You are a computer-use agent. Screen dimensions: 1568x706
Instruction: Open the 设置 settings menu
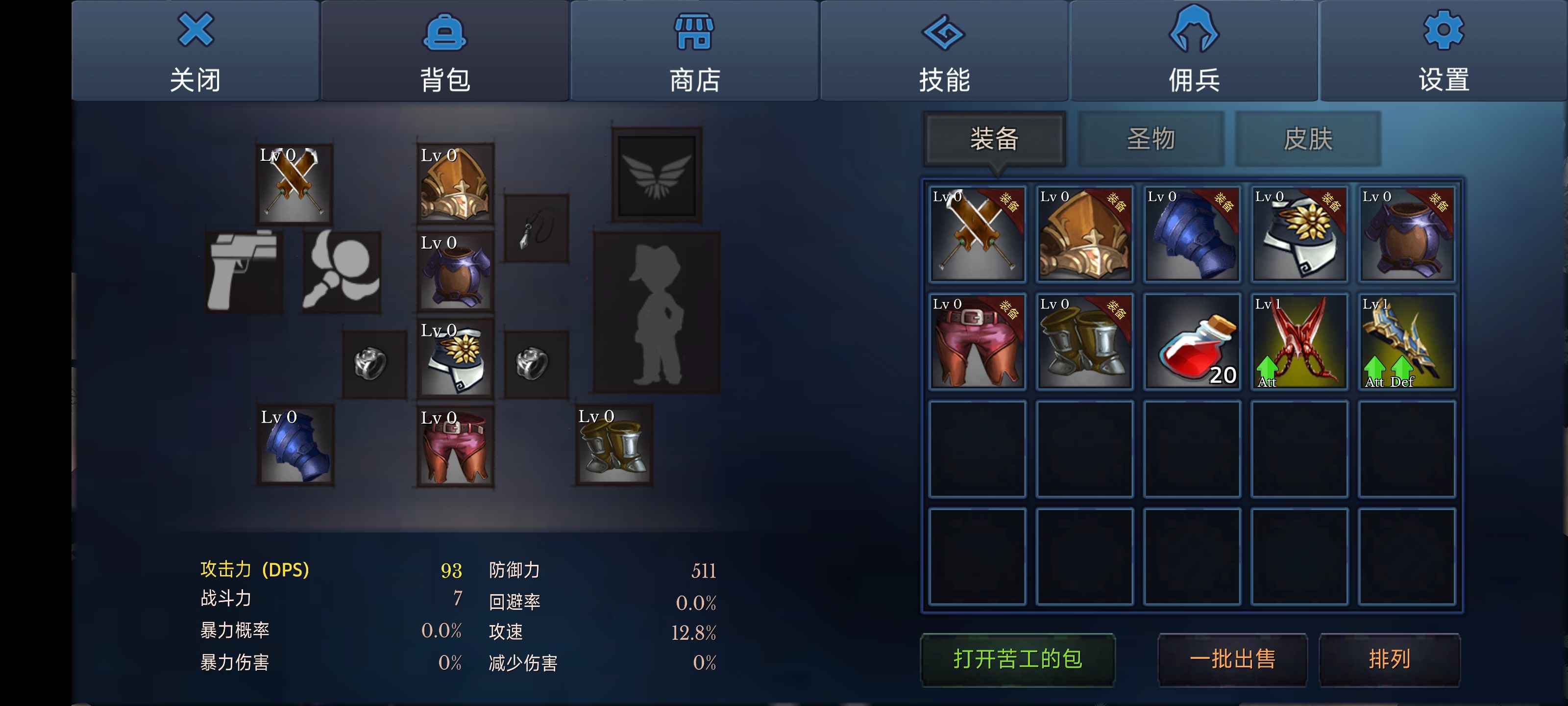(x=1443, y=50)
